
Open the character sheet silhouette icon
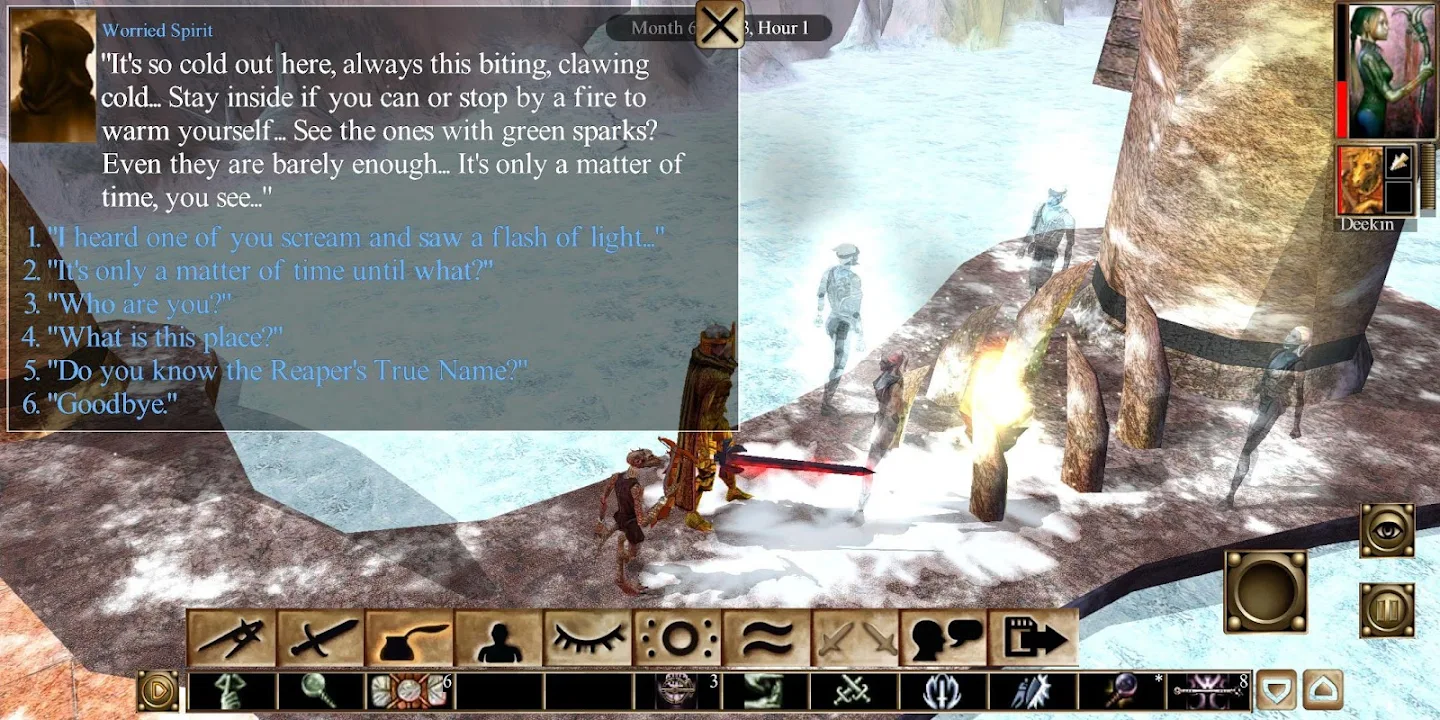(x=499, y=638)
